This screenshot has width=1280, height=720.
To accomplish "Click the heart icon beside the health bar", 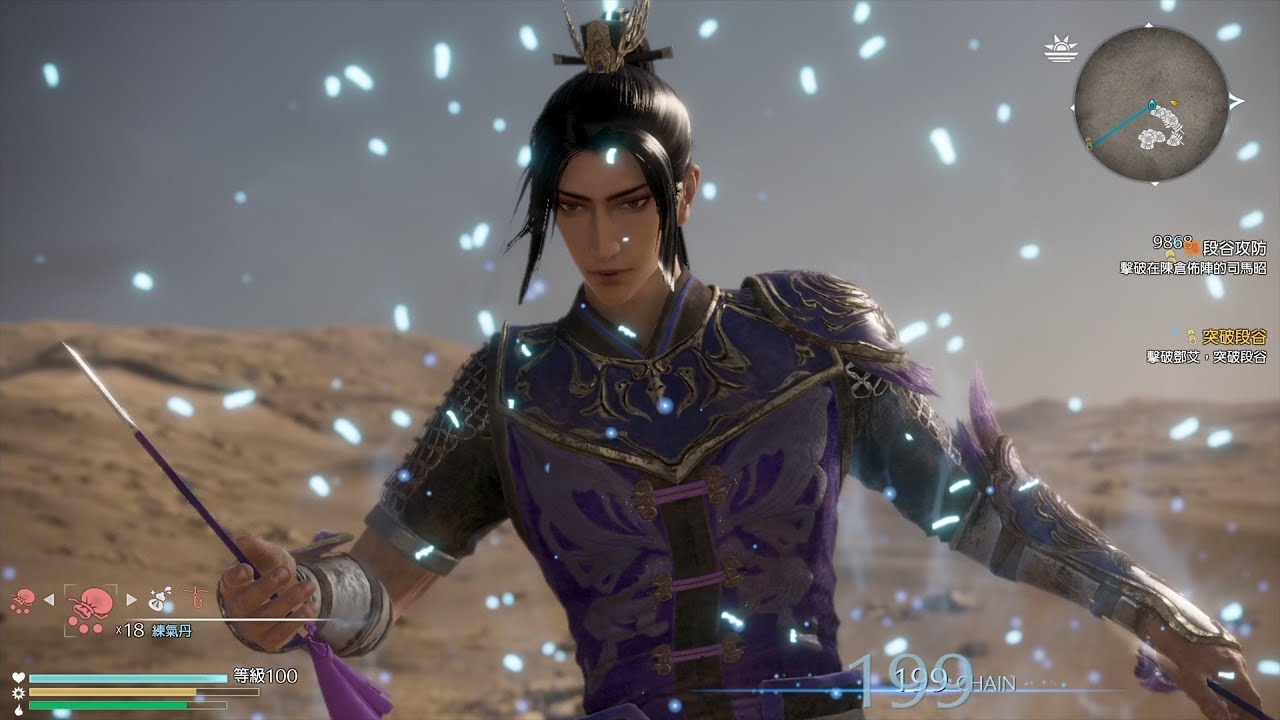I will pos(19,677).
